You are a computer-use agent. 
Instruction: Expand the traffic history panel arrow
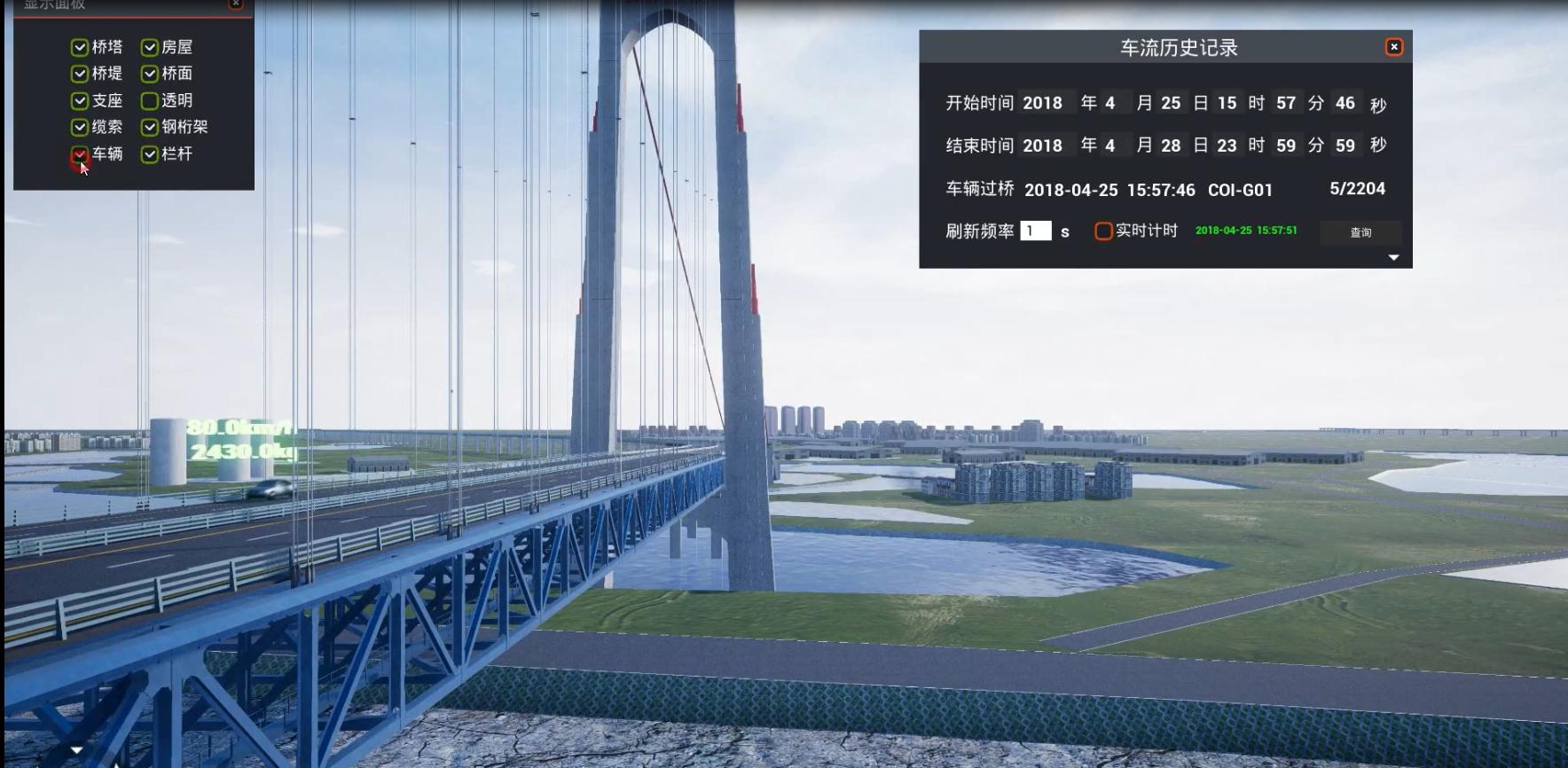[1393, 257]
